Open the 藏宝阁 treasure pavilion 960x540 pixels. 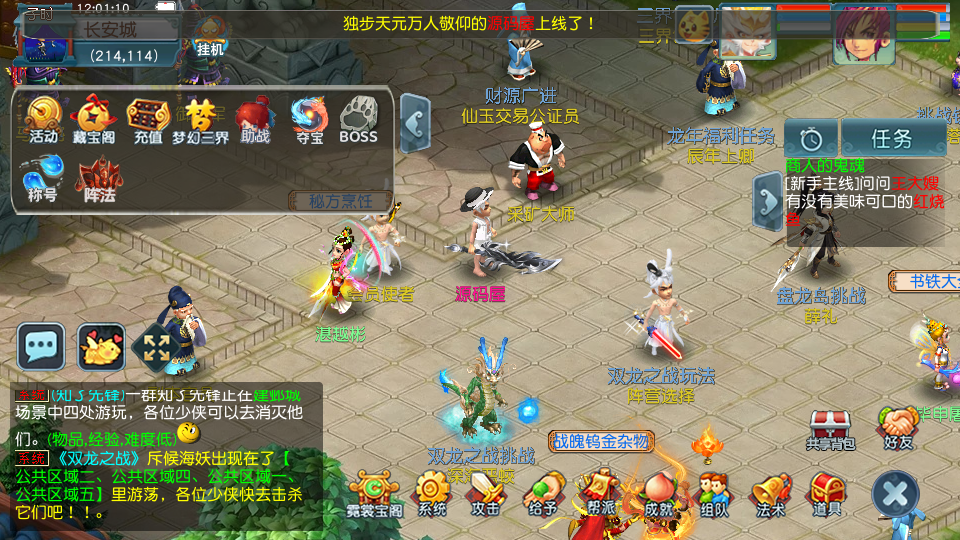[95, 119]
